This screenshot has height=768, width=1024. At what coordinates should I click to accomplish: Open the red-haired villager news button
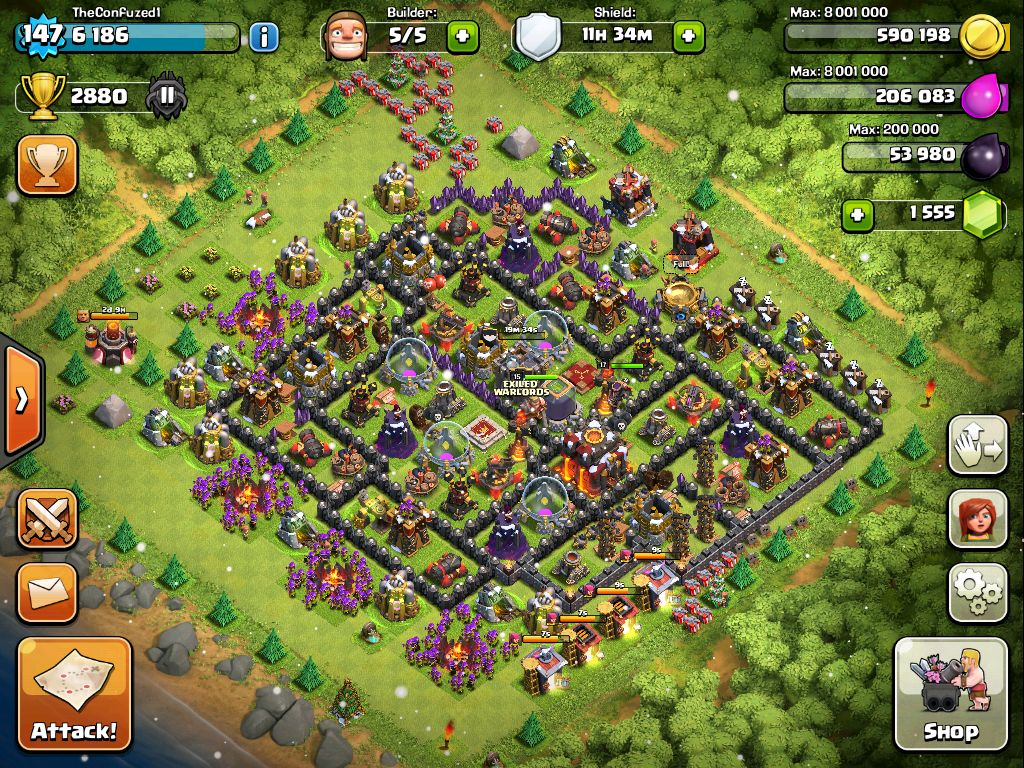(977, 520)
